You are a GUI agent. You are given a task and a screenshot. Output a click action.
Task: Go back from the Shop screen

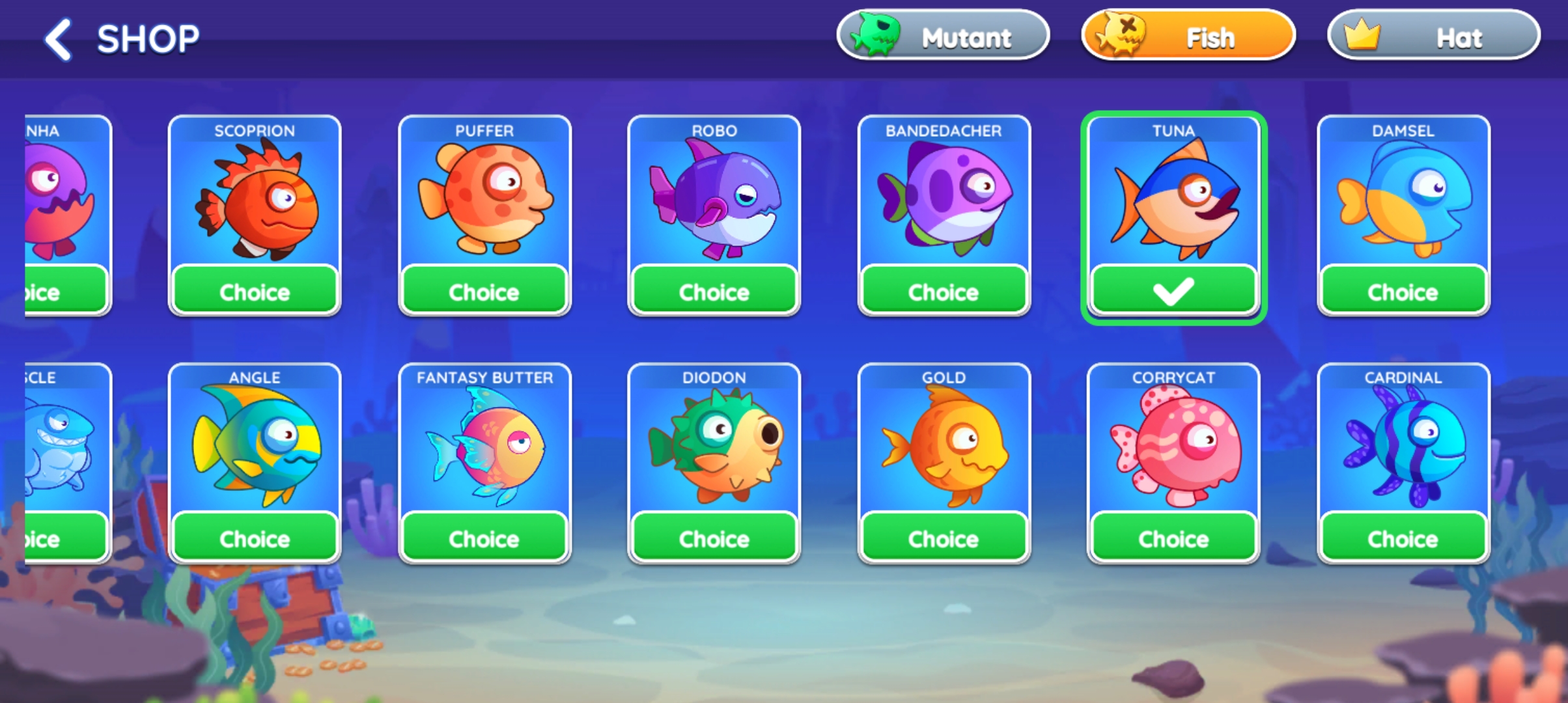click(x=59, y=39)
